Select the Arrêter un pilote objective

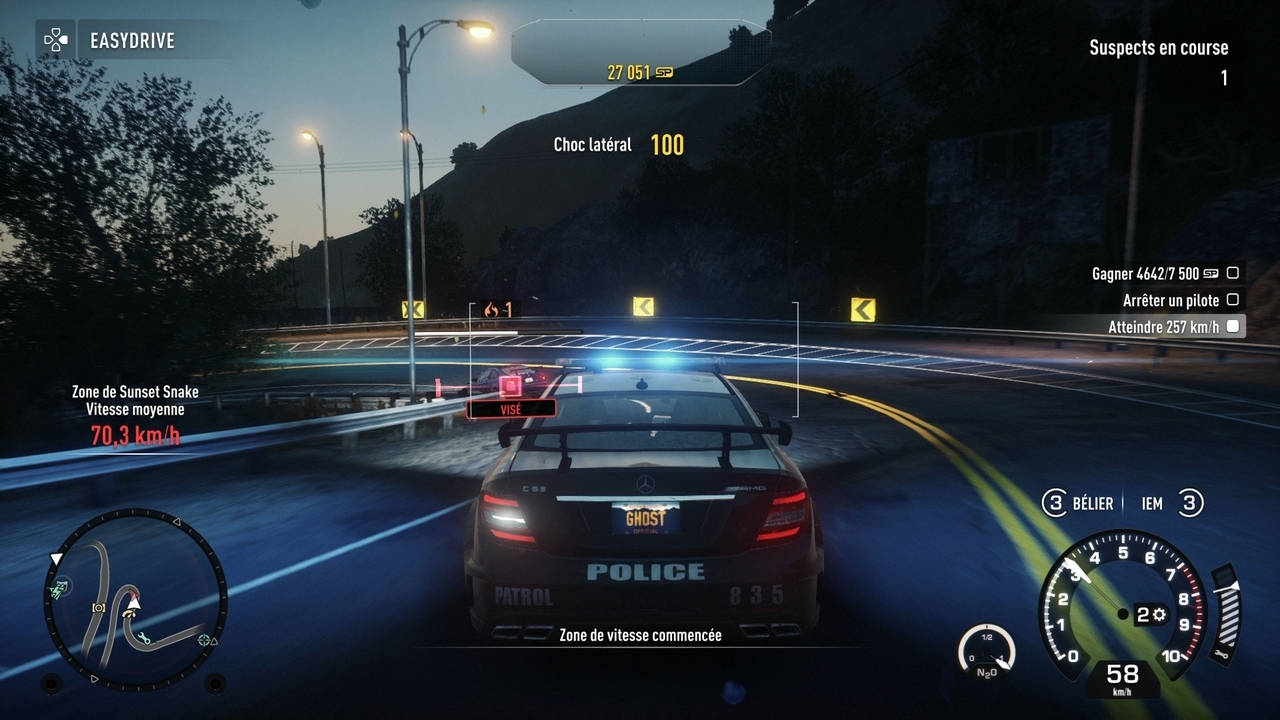pos(1180,300)
